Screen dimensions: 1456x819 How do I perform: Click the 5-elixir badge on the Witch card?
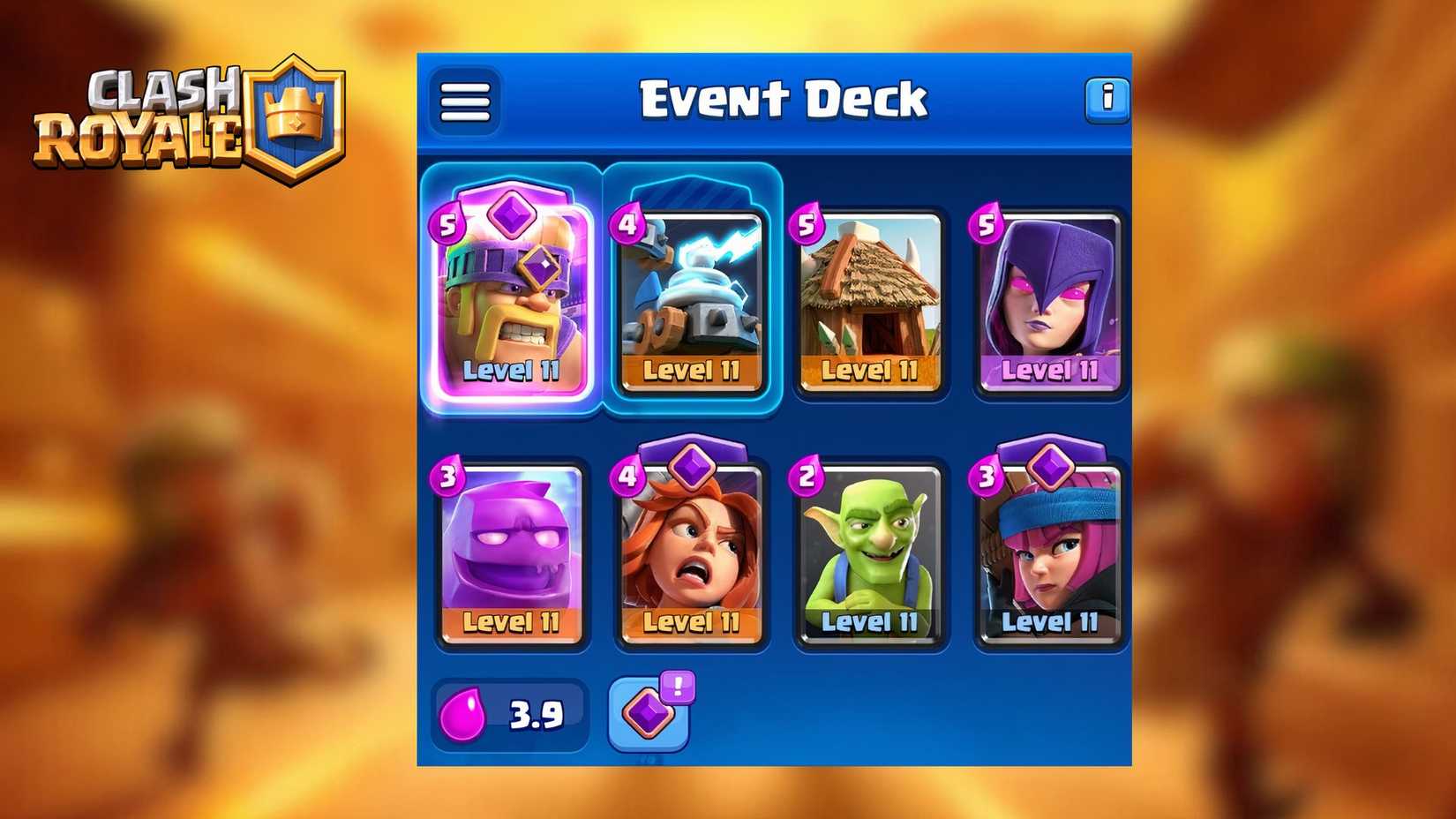pos(987,223)
